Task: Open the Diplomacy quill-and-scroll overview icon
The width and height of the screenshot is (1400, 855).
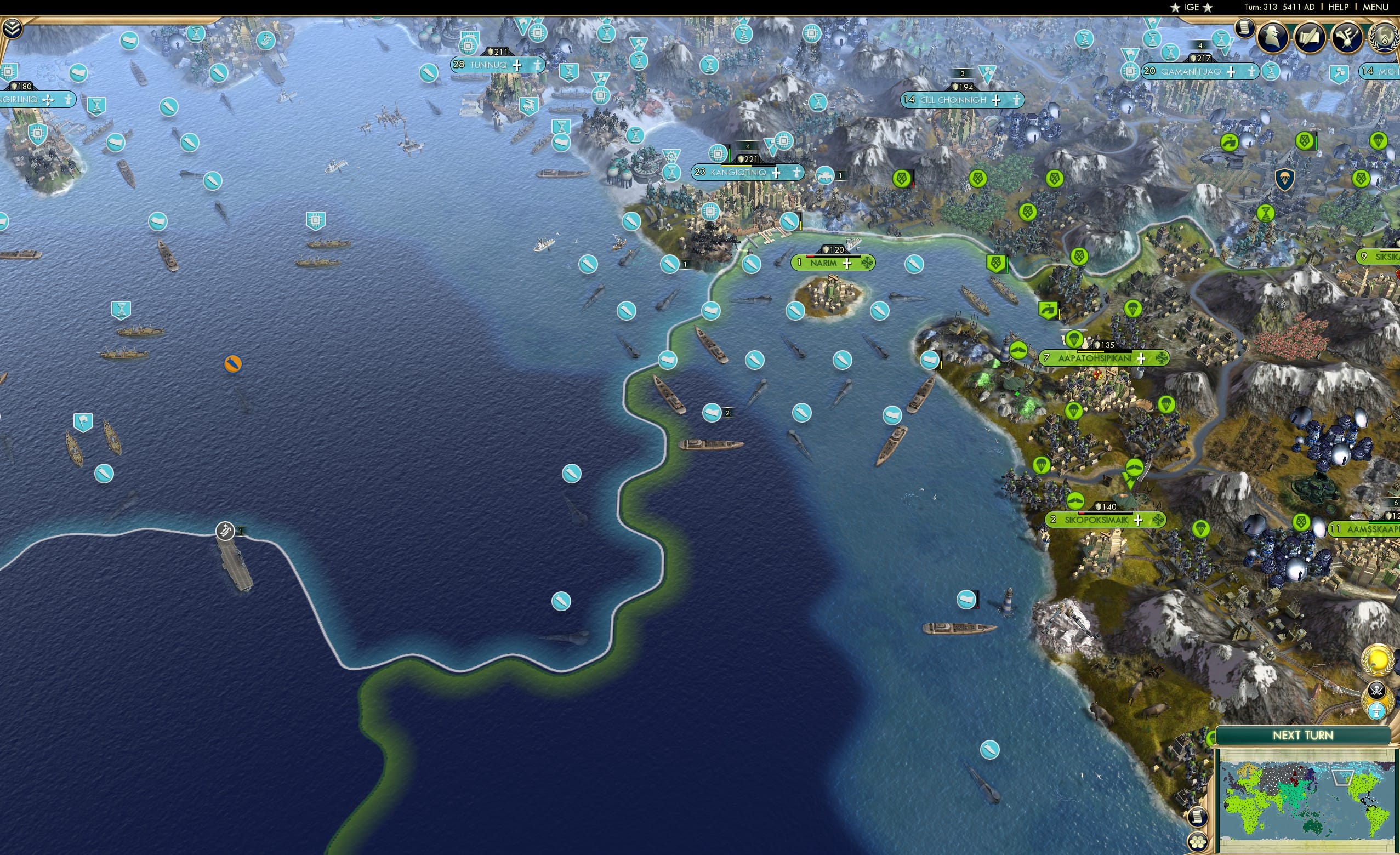Action: click(x=1311, y=36)
